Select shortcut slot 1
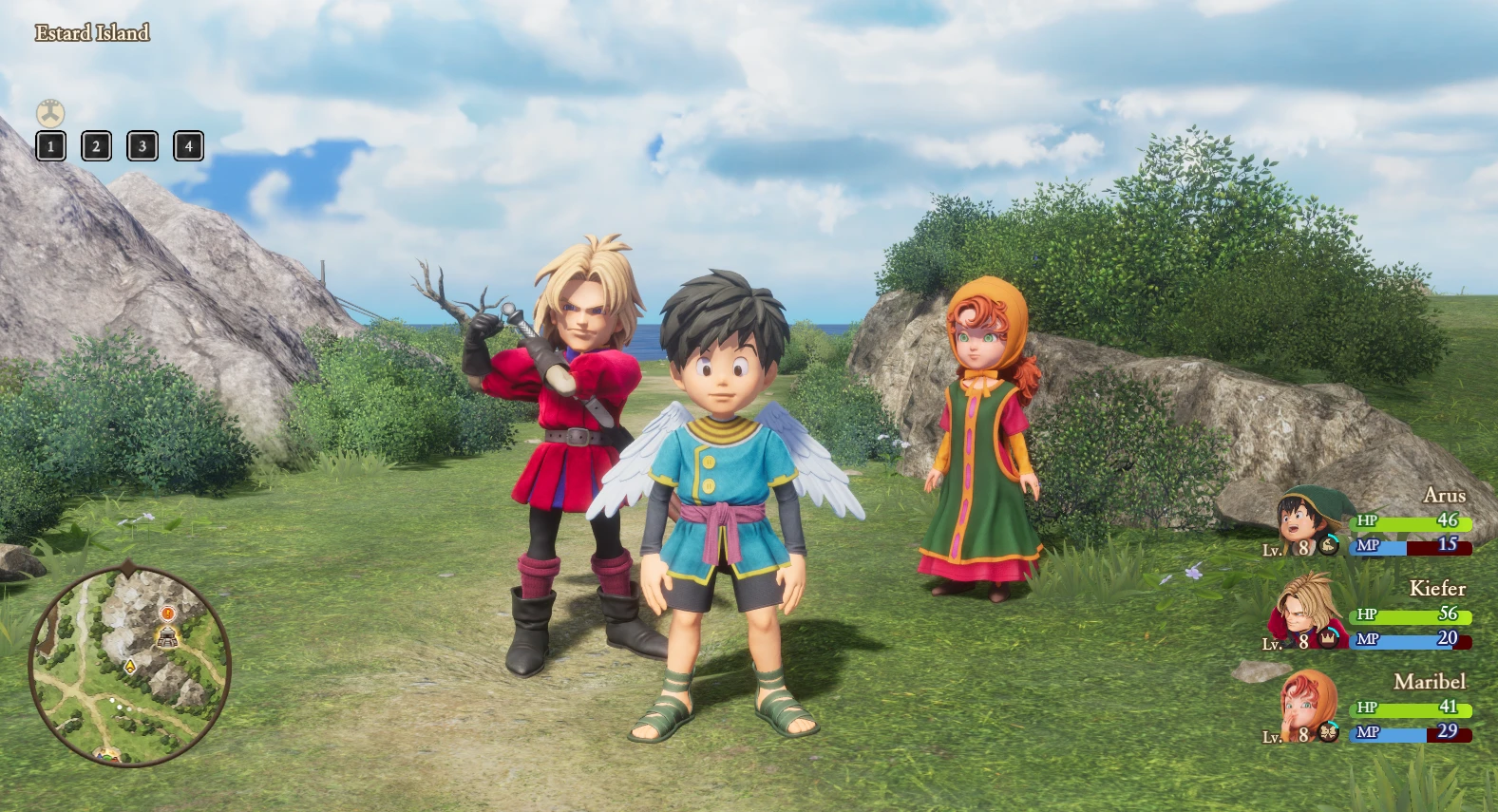 [x=51, y=146]
